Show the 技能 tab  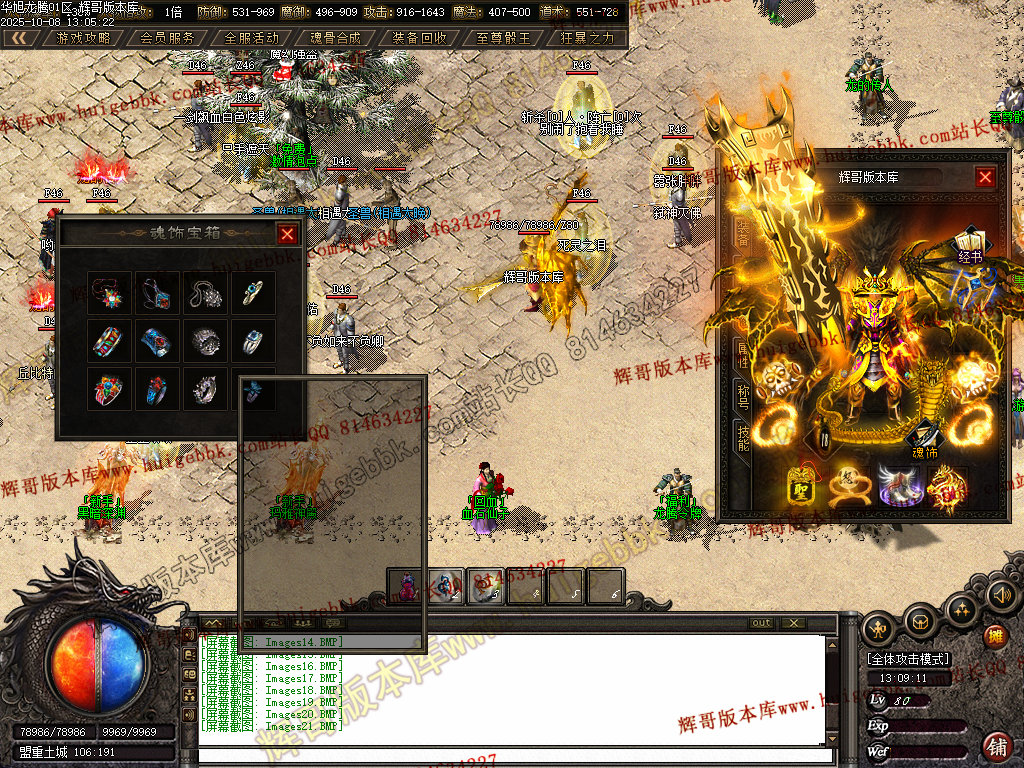pos(743,437)
